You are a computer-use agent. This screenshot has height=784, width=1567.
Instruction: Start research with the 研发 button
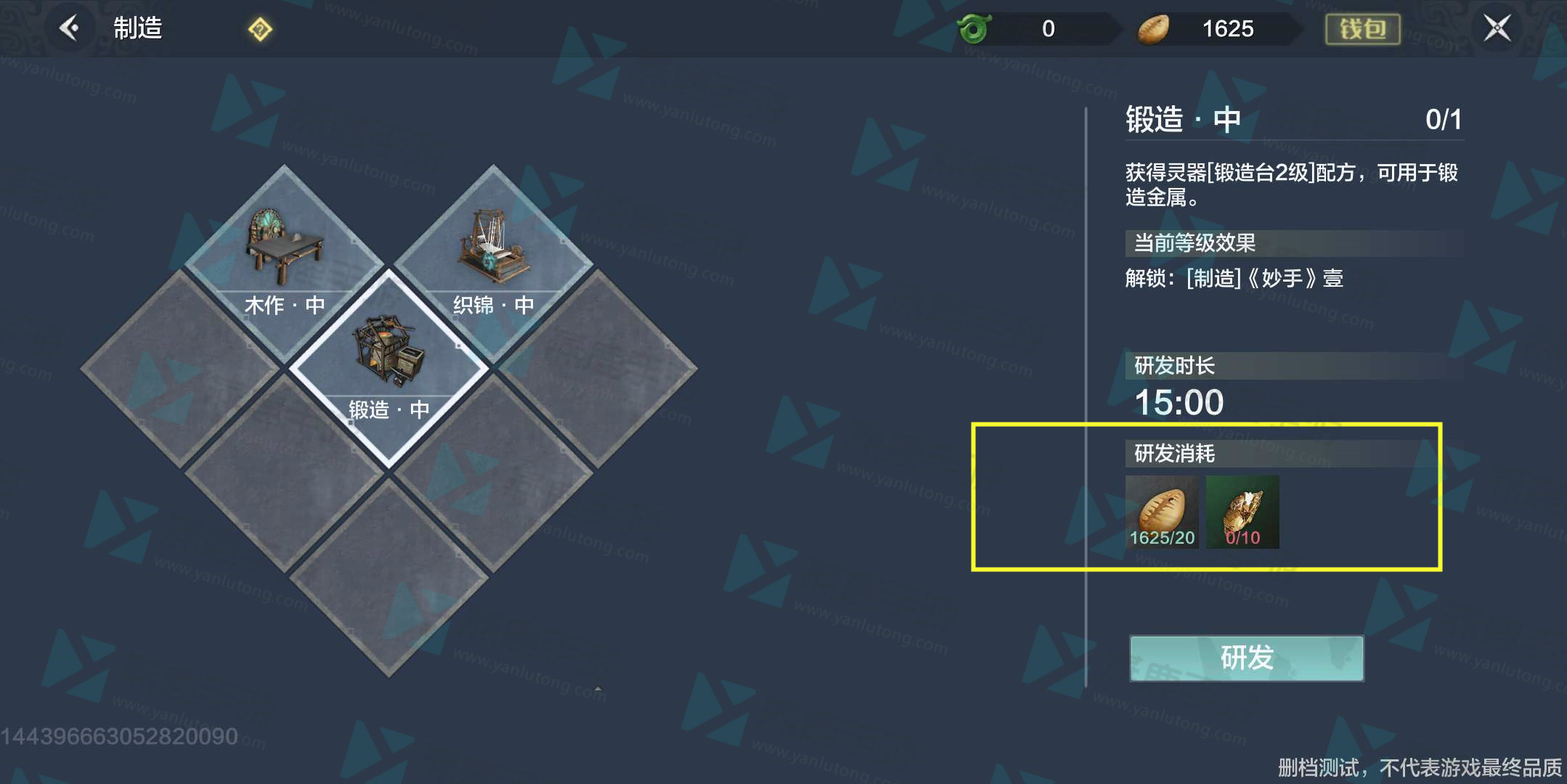pos(1246,658)
